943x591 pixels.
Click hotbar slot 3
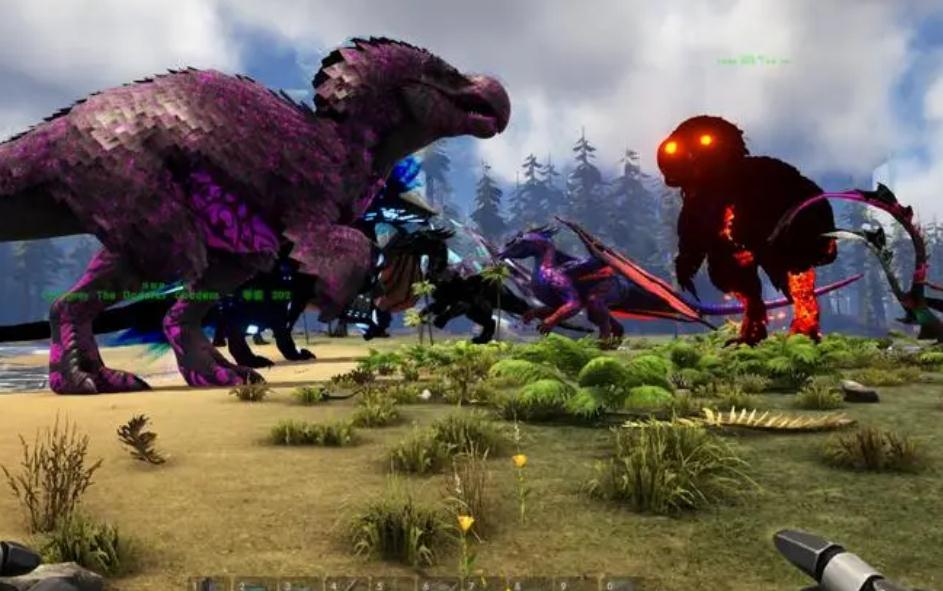point(301,583)
